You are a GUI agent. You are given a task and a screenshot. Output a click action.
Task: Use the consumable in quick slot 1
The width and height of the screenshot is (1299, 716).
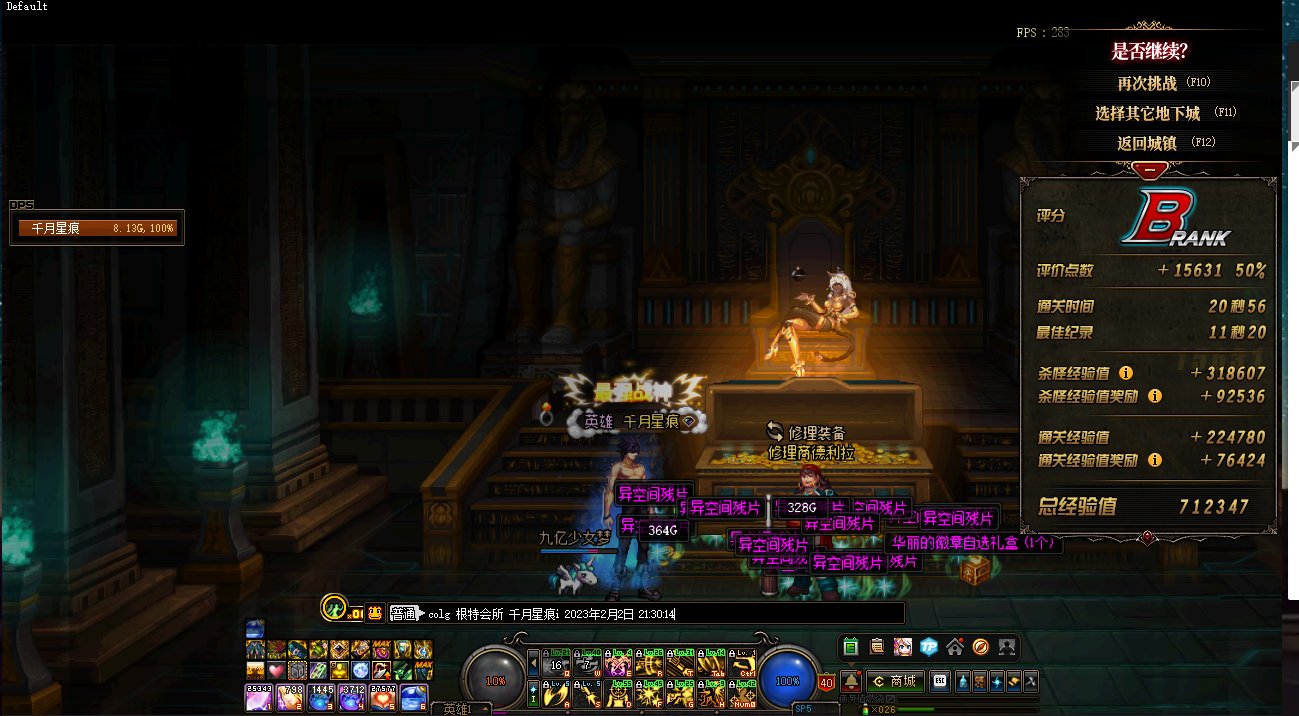coord(257,697)
